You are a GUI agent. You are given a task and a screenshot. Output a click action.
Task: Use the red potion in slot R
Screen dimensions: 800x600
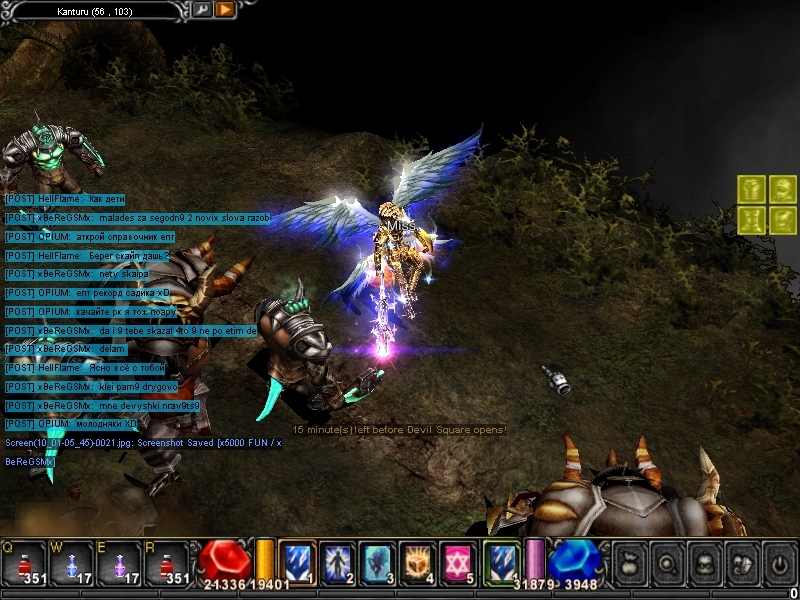[167, 563]
